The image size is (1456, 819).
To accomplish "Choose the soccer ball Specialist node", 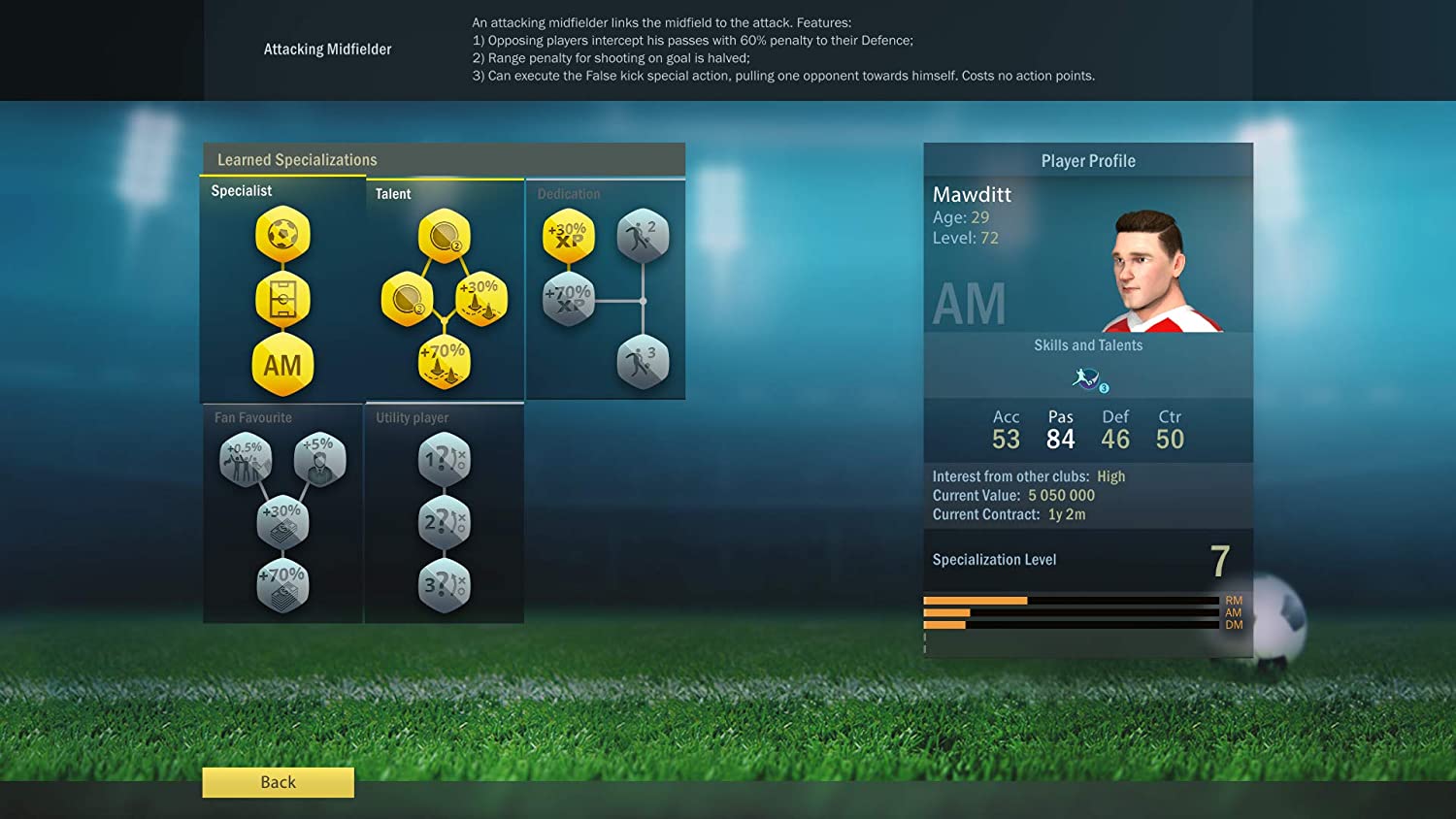I will click(282, 235).
